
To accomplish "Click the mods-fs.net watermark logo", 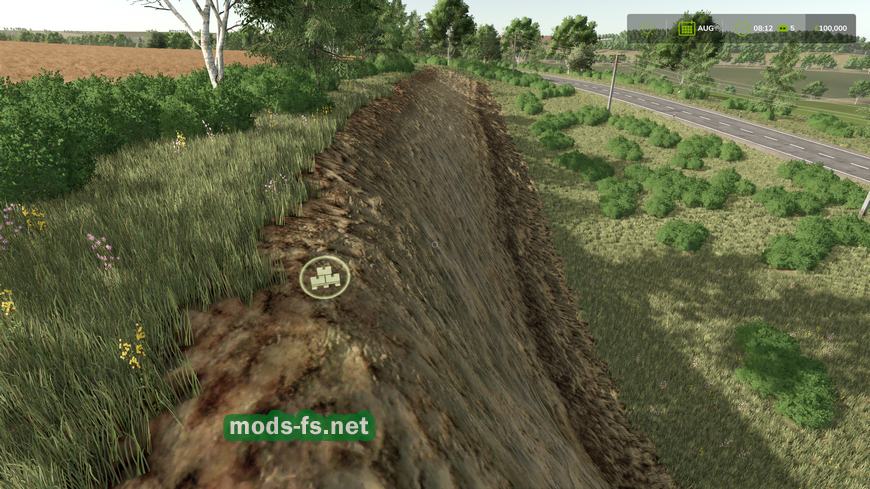I will point(299,427).
